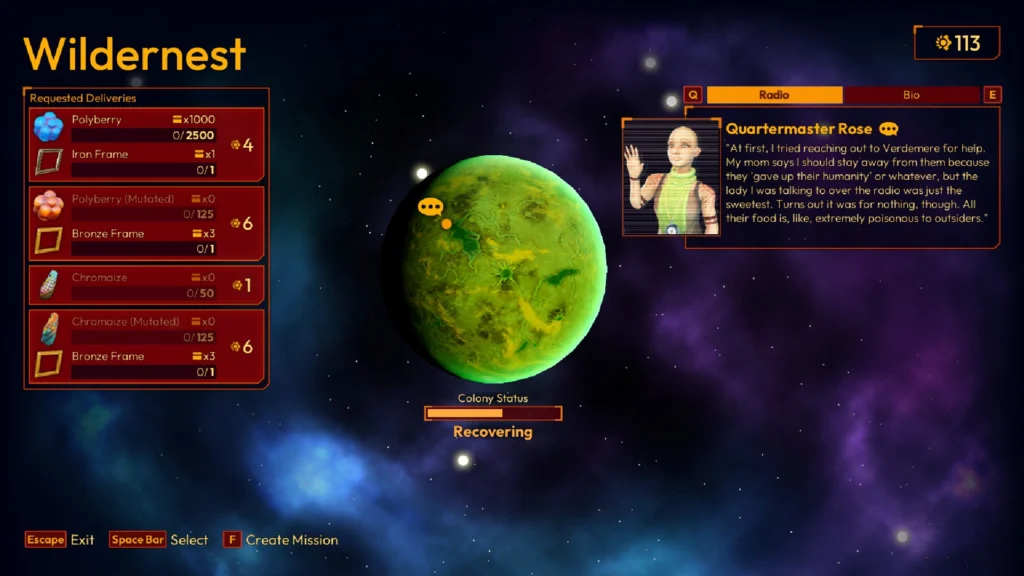1024x576 pixels.
Task: Choose the Polyberry (Mutated) delivery request
Action: point(146,223)
